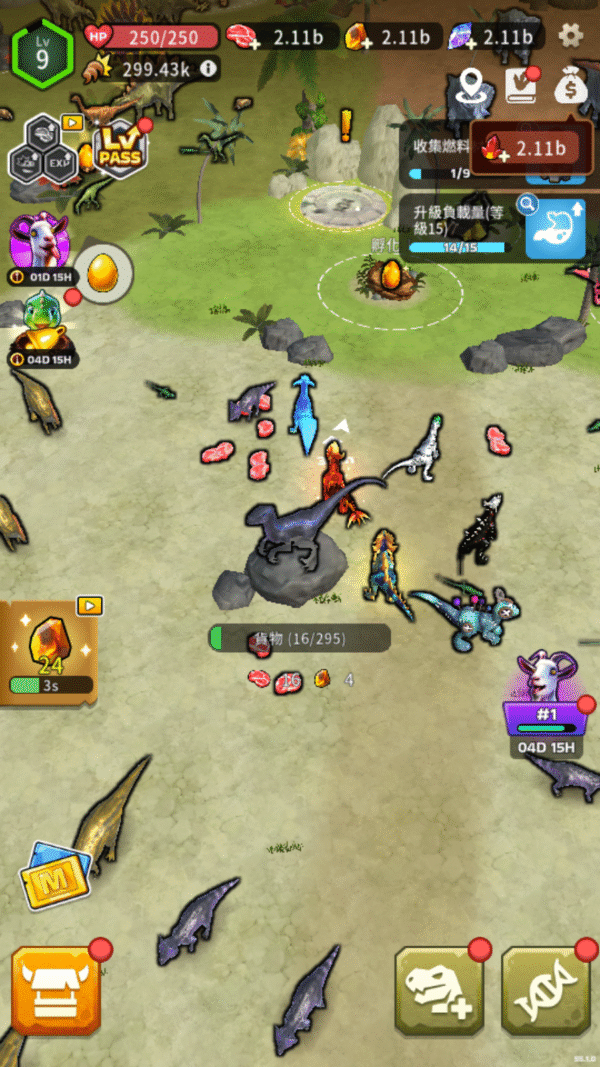The image size is (600, 1067).
Task: Show info for the 299.43k power stat
Action: [x=208, y=69]
